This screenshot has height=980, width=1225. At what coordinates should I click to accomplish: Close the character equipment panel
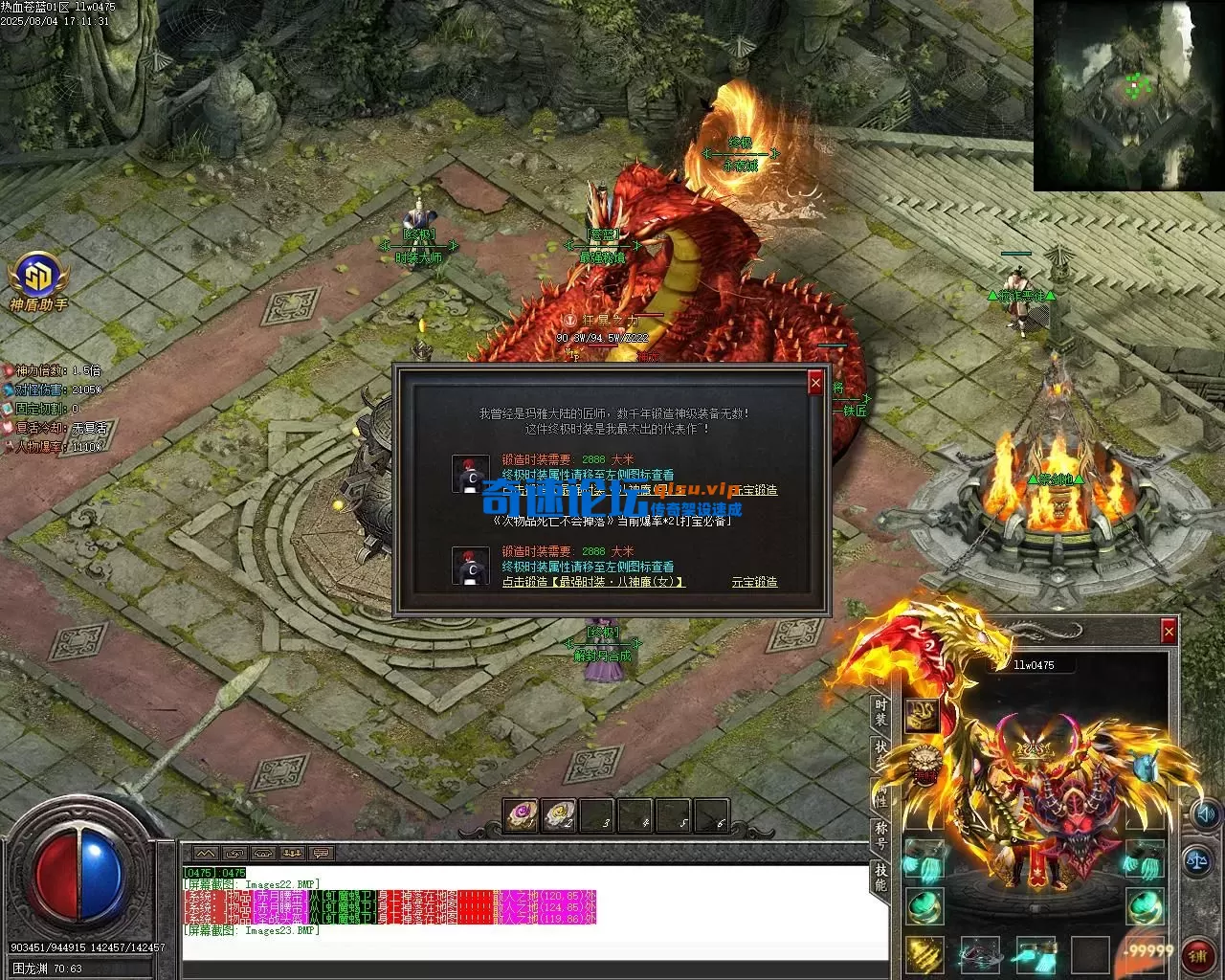[1168, 632]
